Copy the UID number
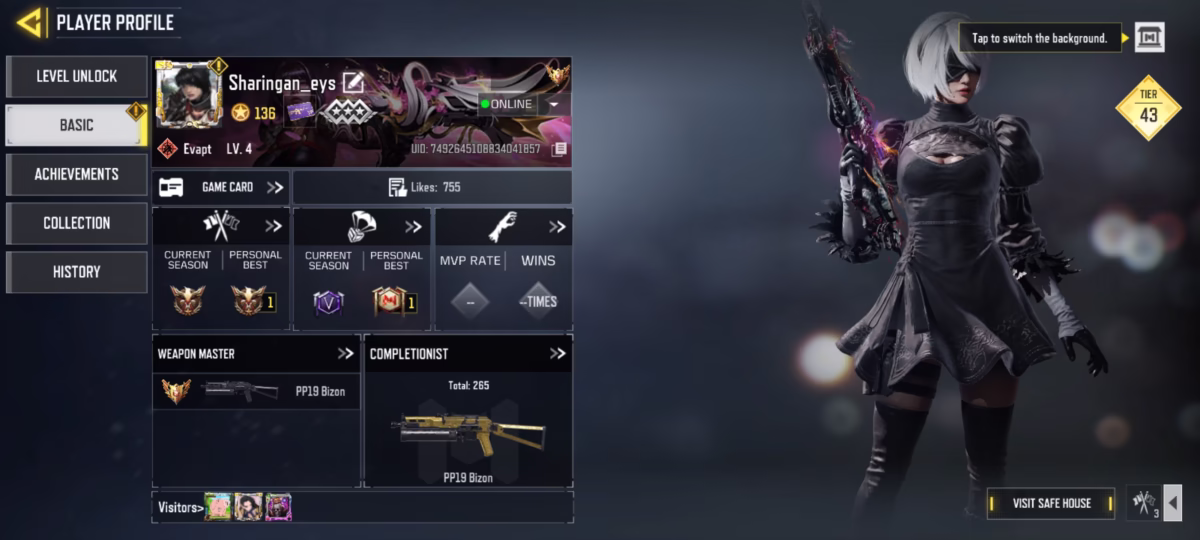This screenshot has height=540, width=1200. (x=559, y=149)
